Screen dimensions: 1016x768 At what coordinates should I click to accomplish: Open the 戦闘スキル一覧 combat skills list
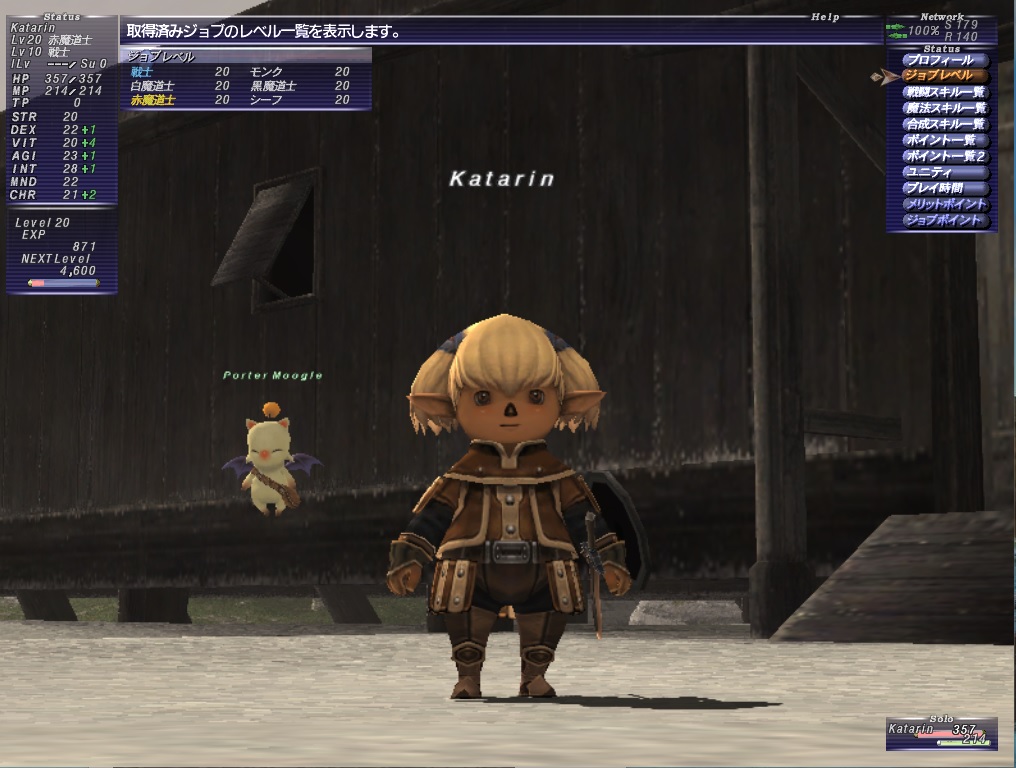(x=944, y=92)
